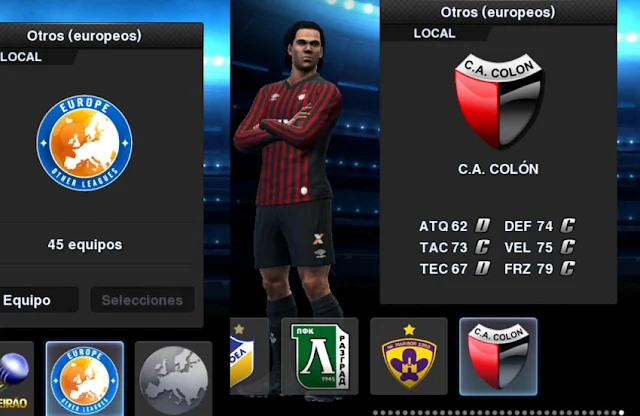Choose the small C.A. Colón crest in team row

click(498, 356)
